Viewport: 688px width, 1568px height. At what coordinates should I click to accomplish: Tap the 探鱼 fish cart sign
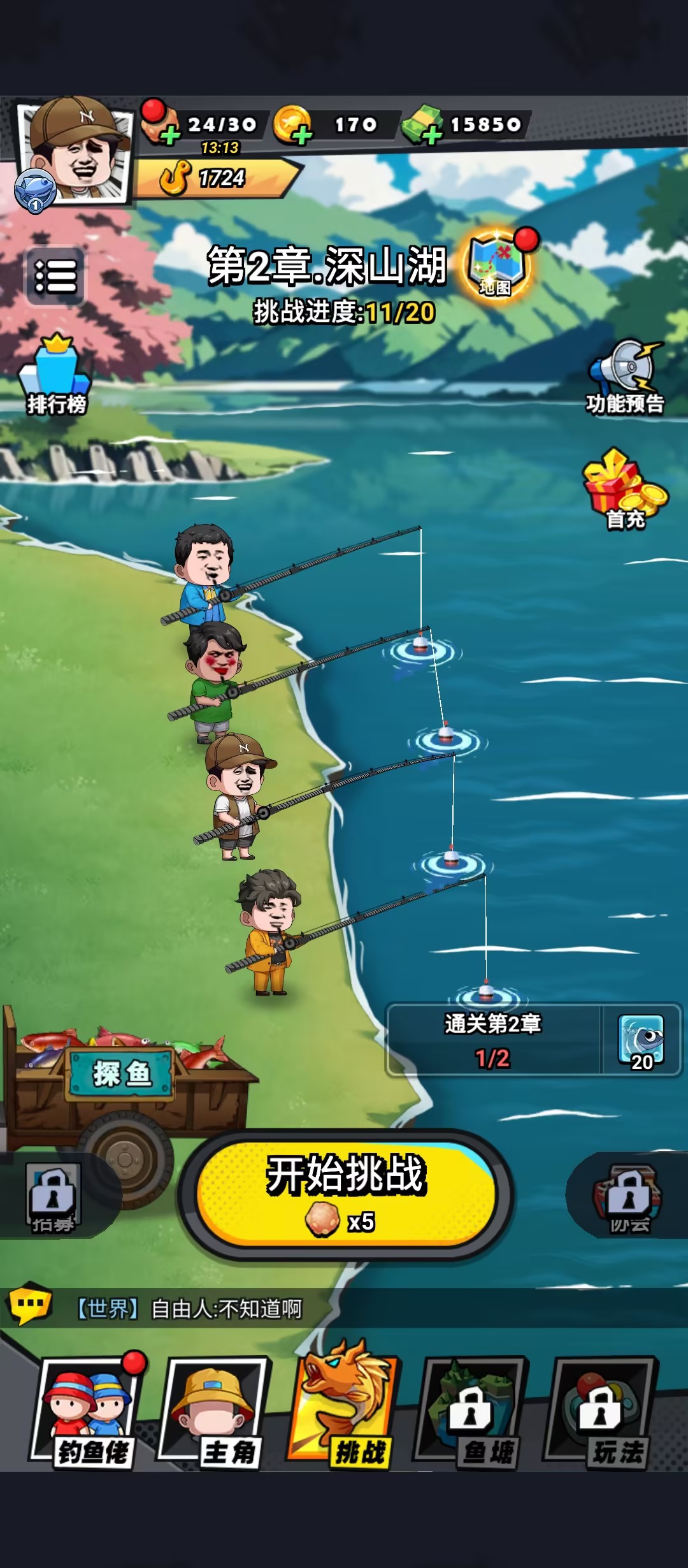[121, 1074]
